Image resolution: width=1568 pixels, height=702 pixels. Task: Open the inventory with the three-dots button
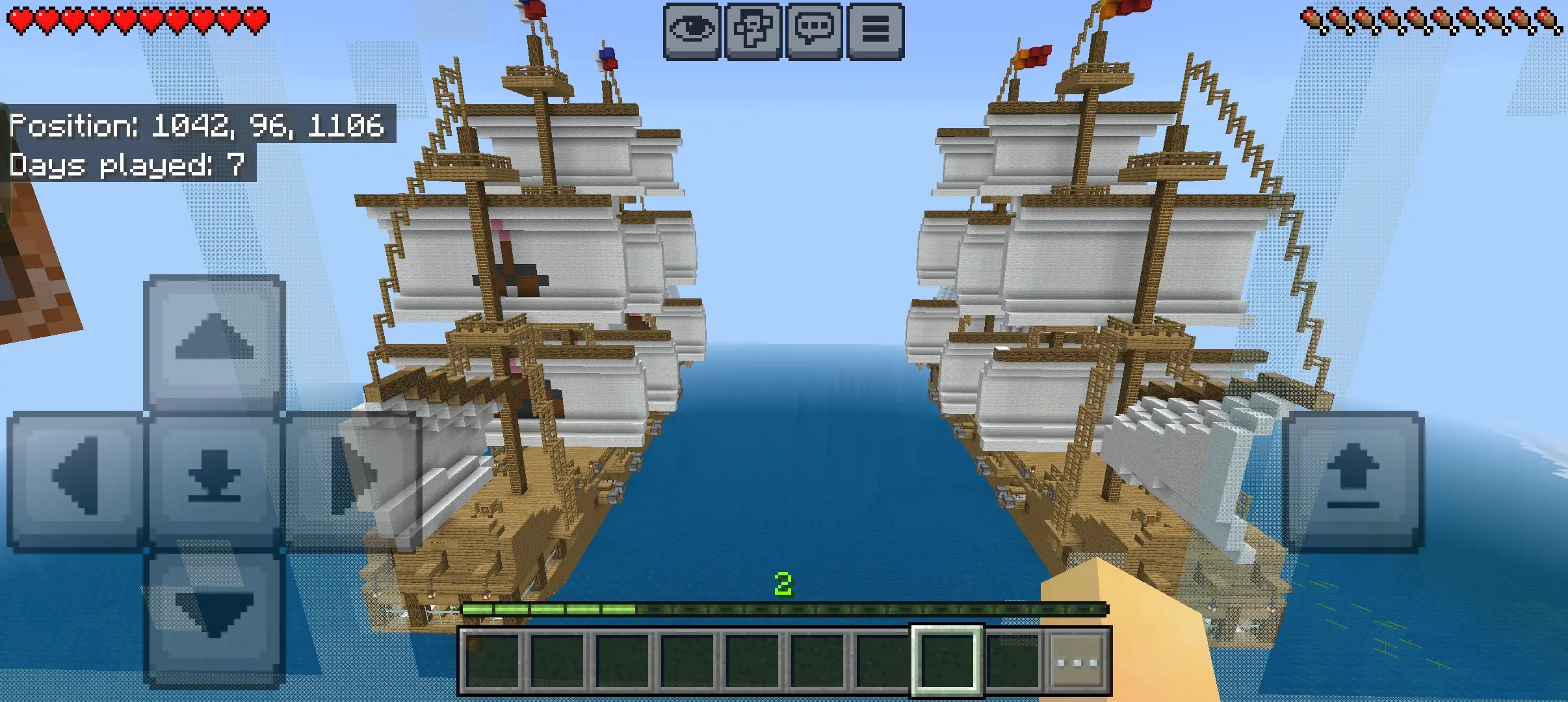pos(1077,662)
